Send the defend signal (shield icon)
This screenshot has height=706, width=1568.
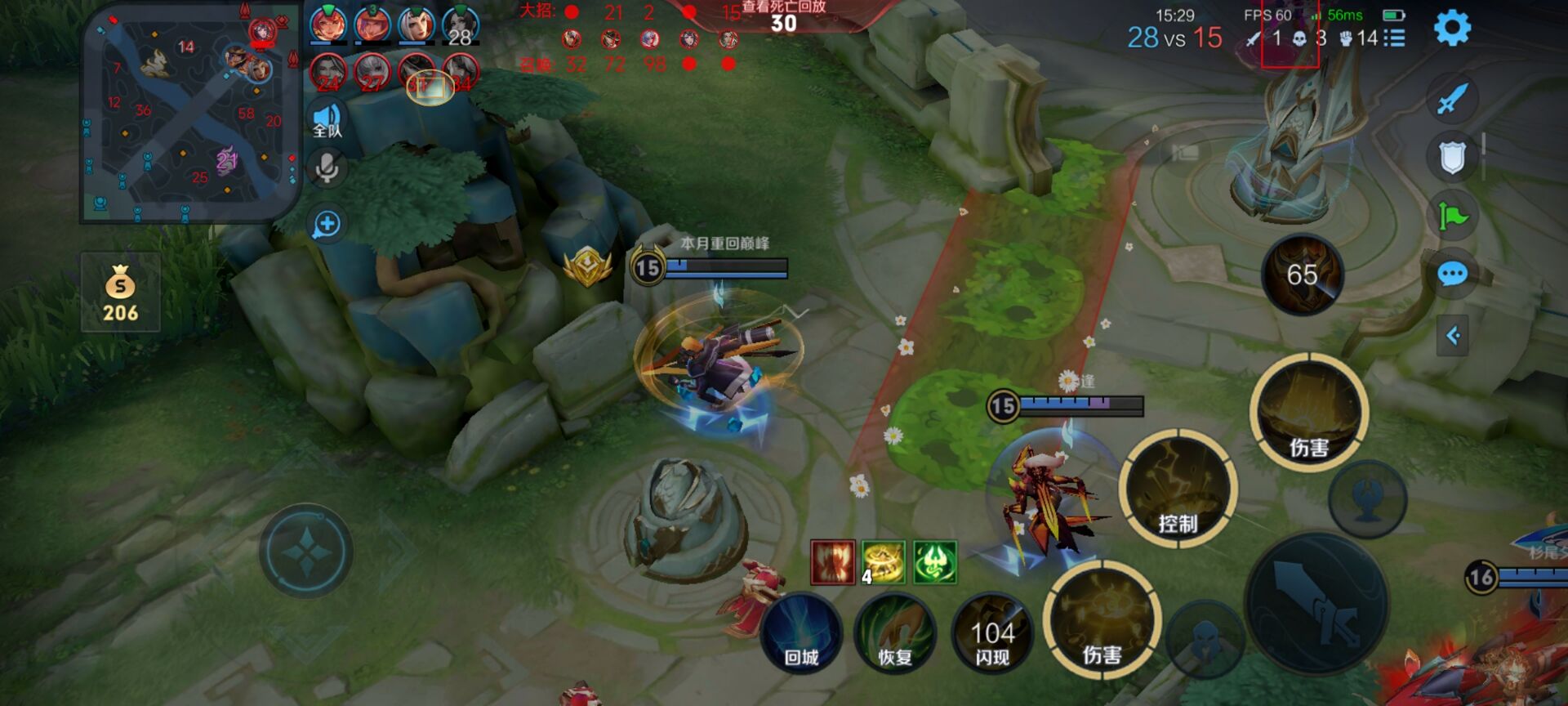[1452, 158]
